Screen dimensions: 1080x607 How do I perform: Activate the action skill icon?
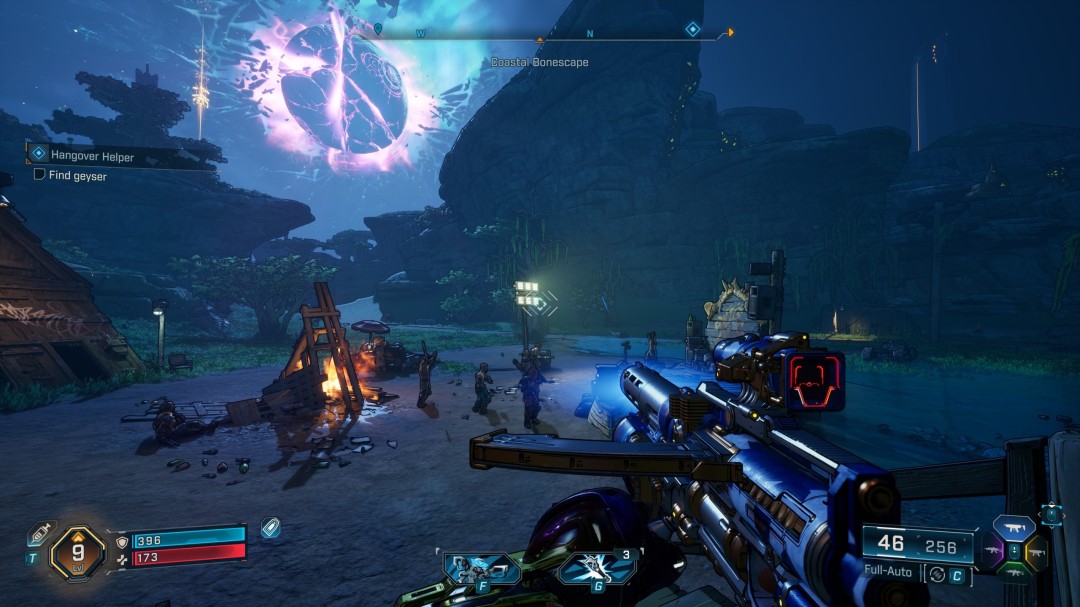482,569
